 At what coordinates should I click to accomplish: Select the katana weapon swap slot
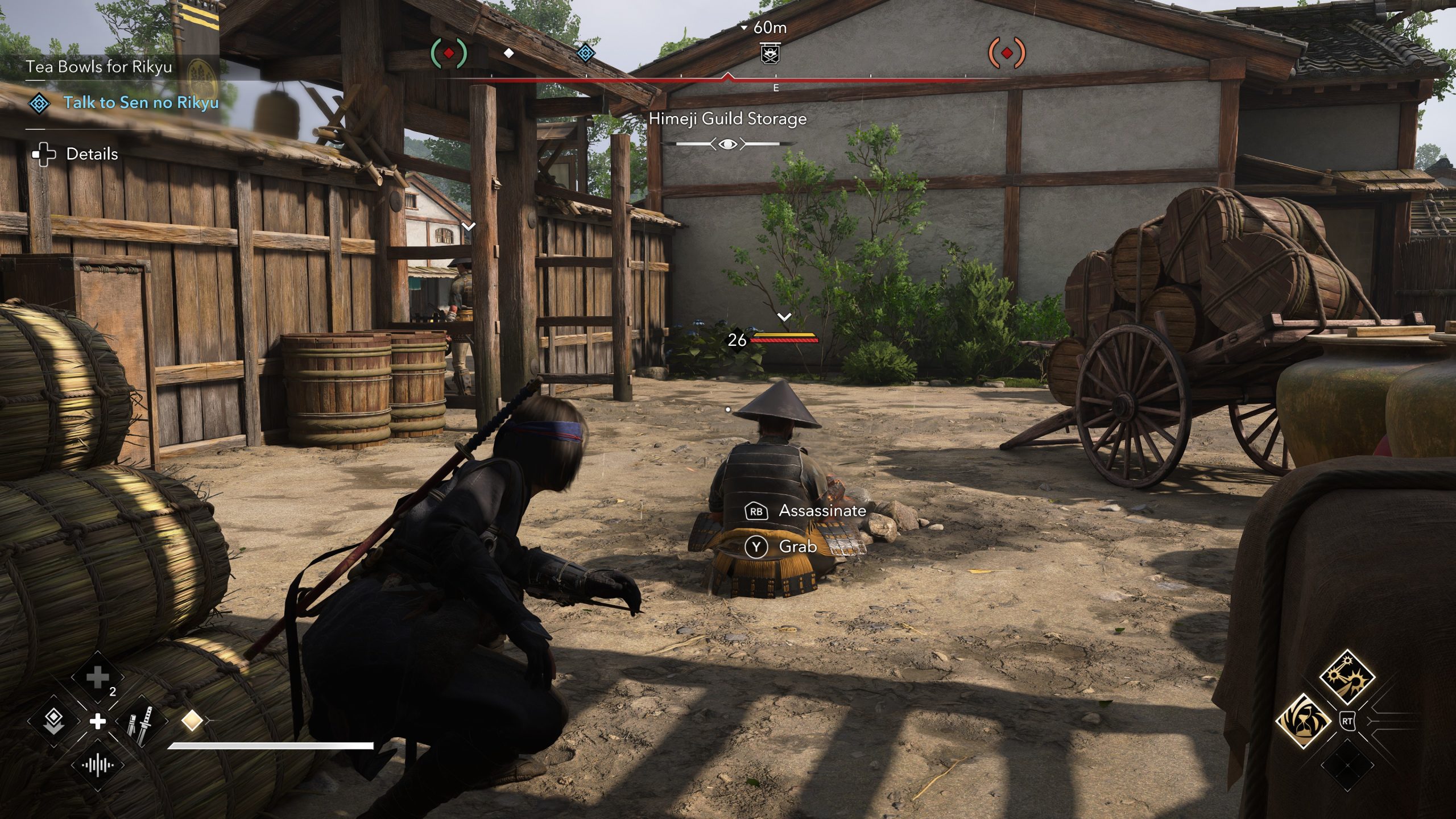(140, 721)
